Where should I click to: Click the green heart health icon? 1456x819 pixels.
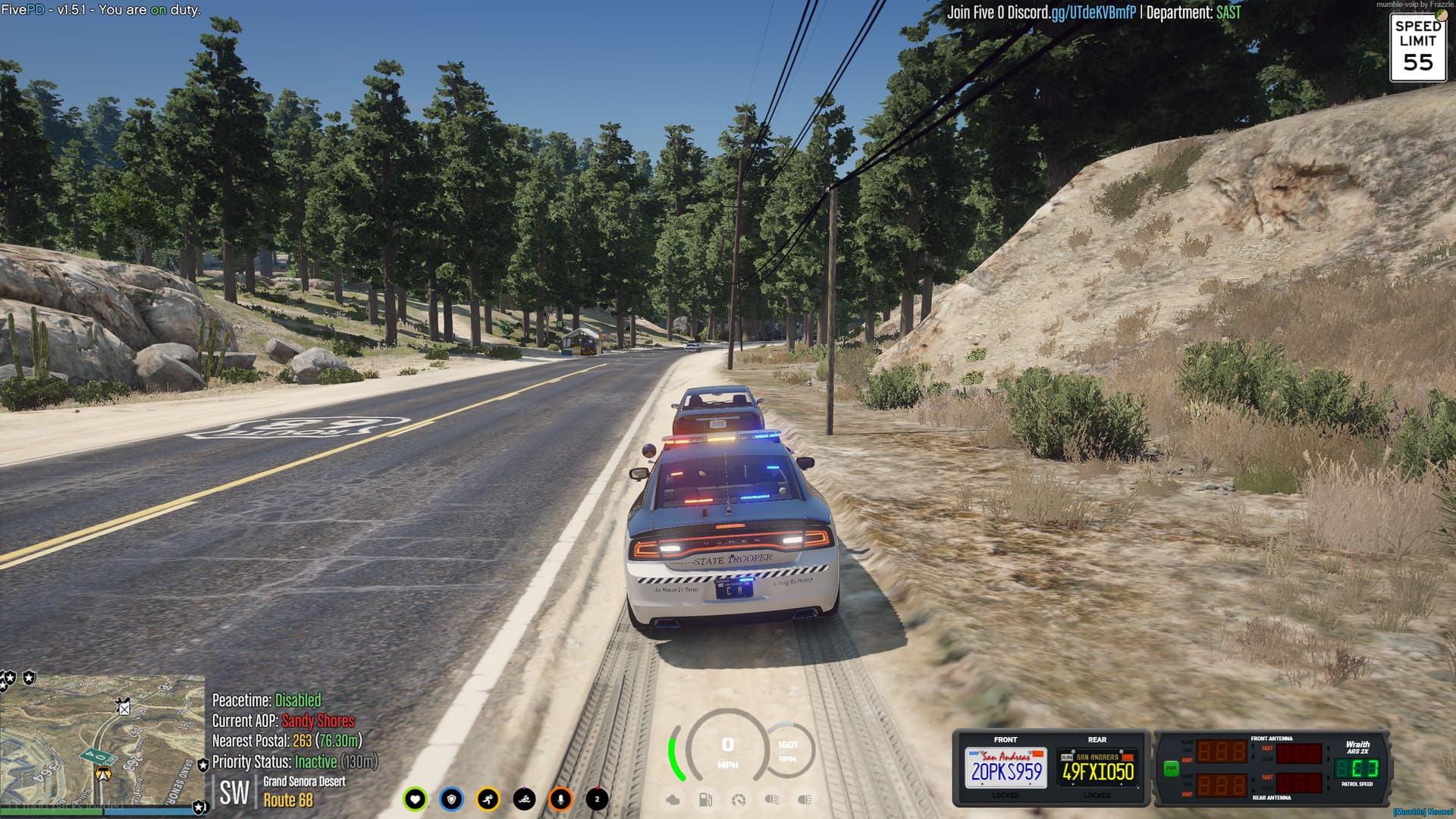(x=416, y=798)
